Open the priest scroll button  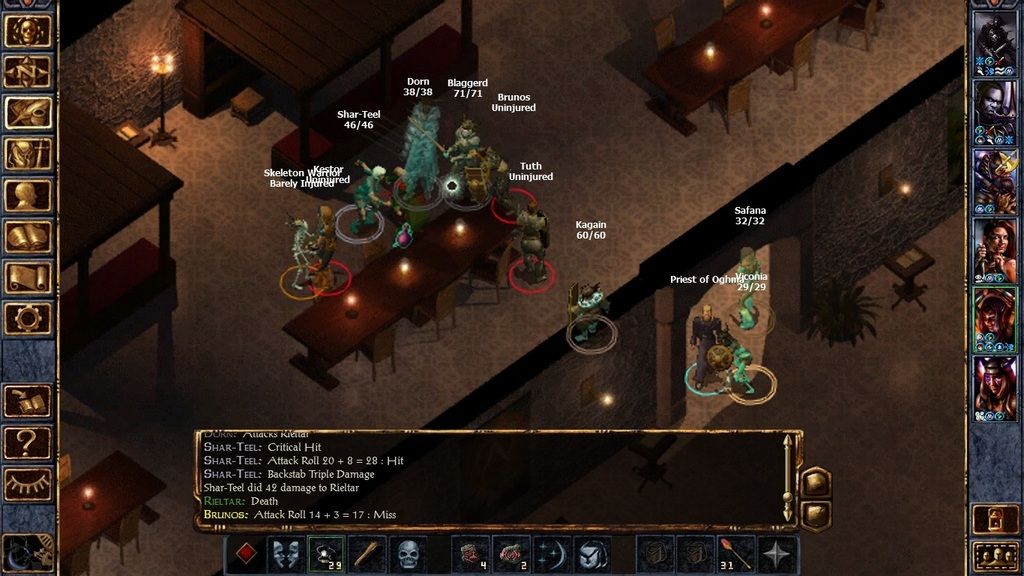pyautogui.click(x=28, y=278)
